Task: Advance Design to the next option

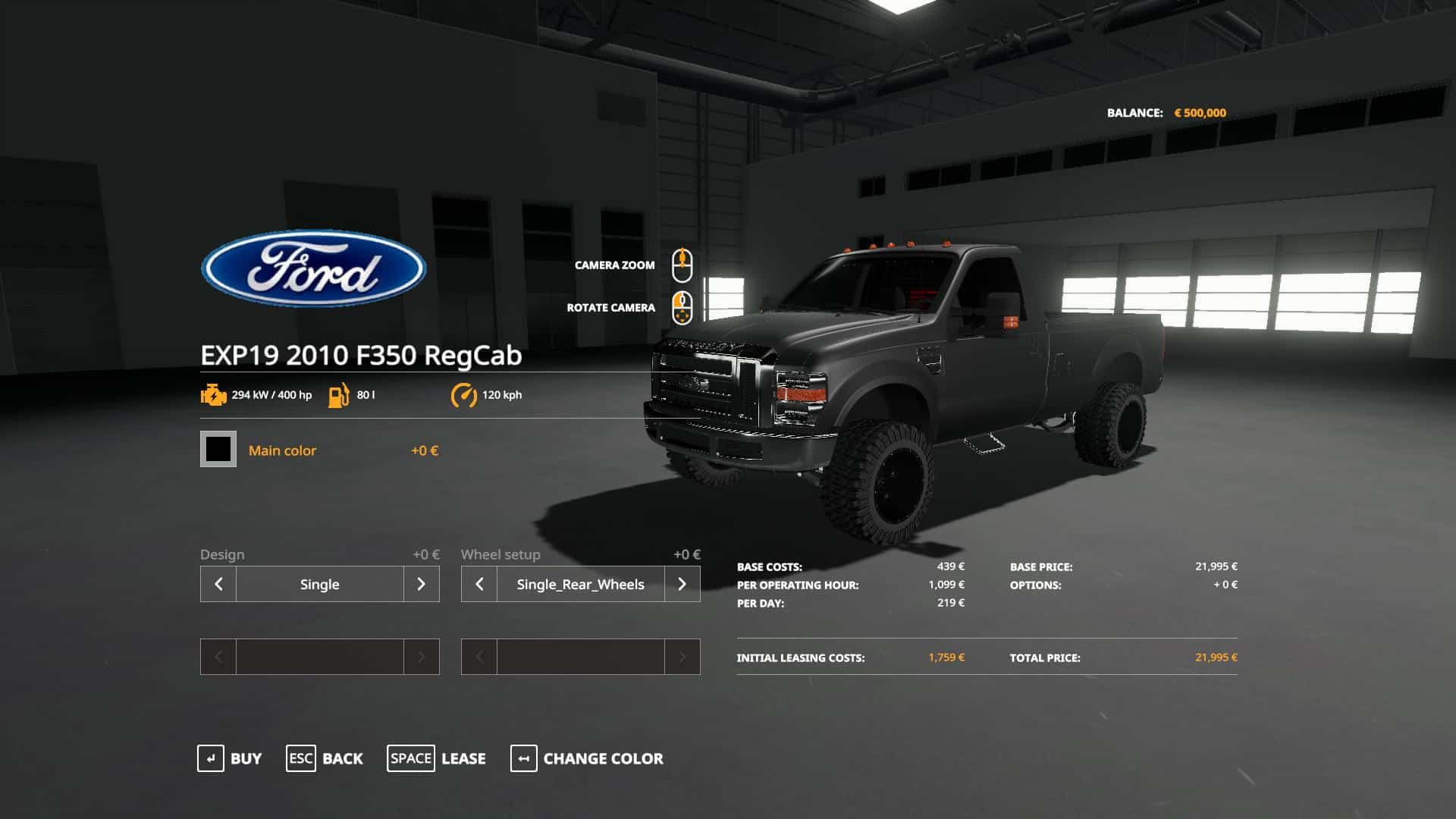Action: coord(422,584)
